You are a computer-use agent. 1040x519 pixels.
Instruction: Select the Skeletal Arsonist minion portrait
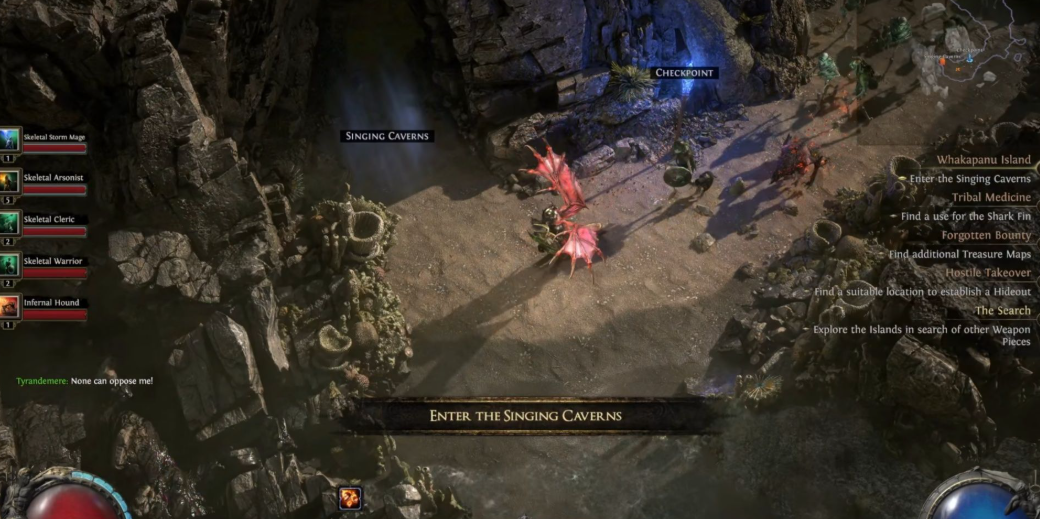[10, 180]
